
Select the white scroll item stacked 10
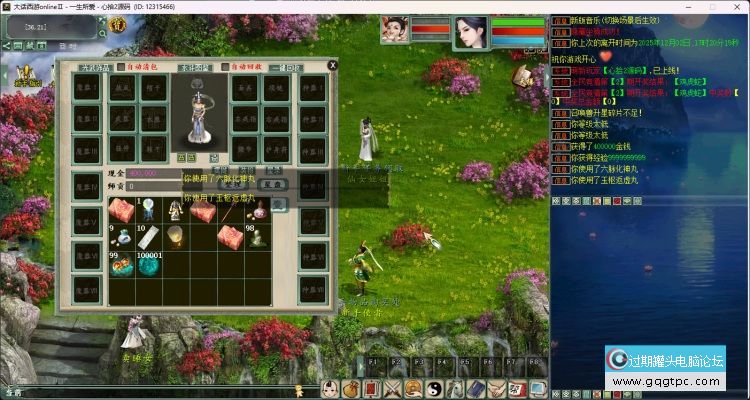148,236
